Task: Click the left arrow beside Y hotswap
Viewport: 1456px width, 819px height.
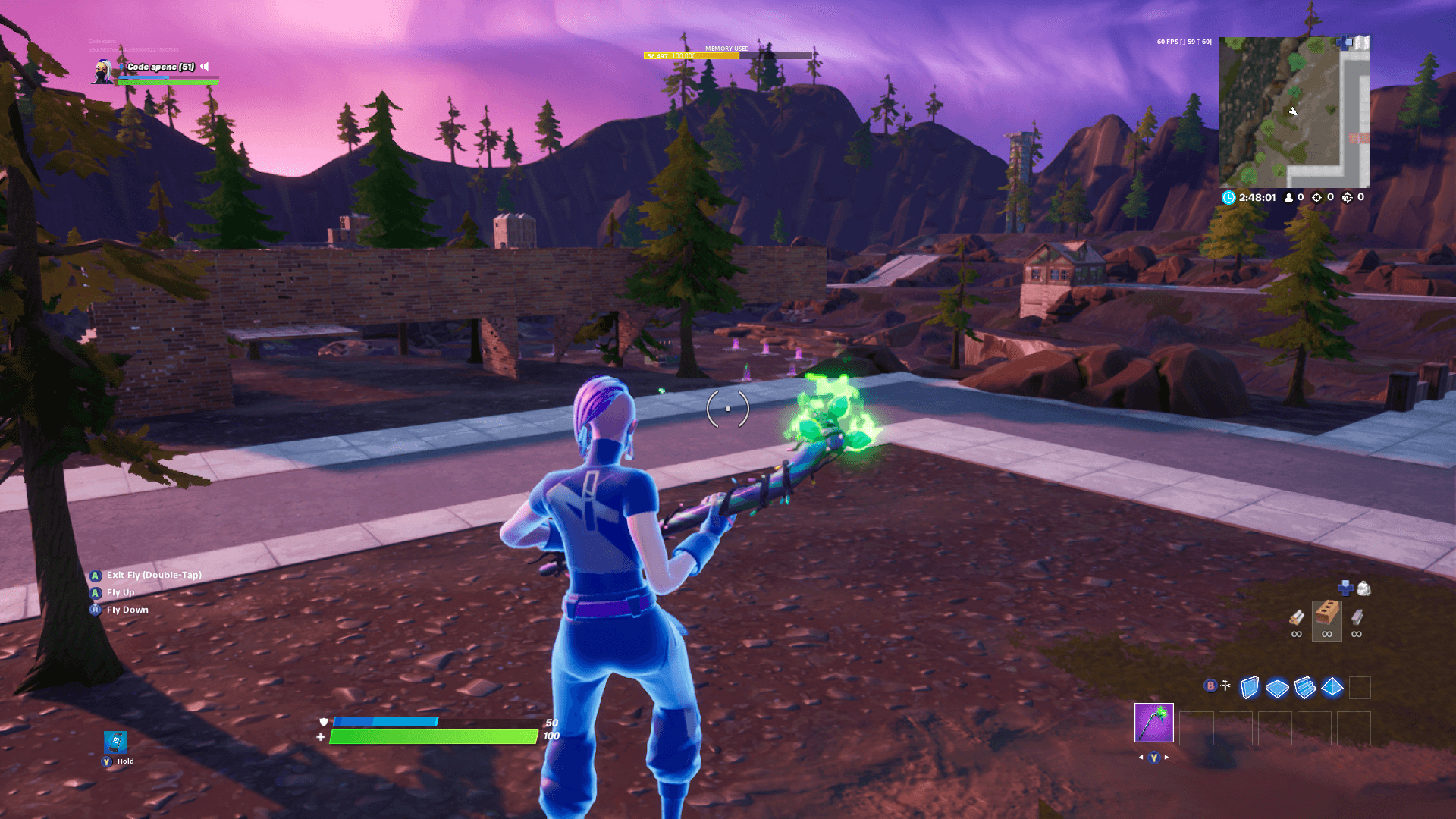Action: (x=1143, y=758)
